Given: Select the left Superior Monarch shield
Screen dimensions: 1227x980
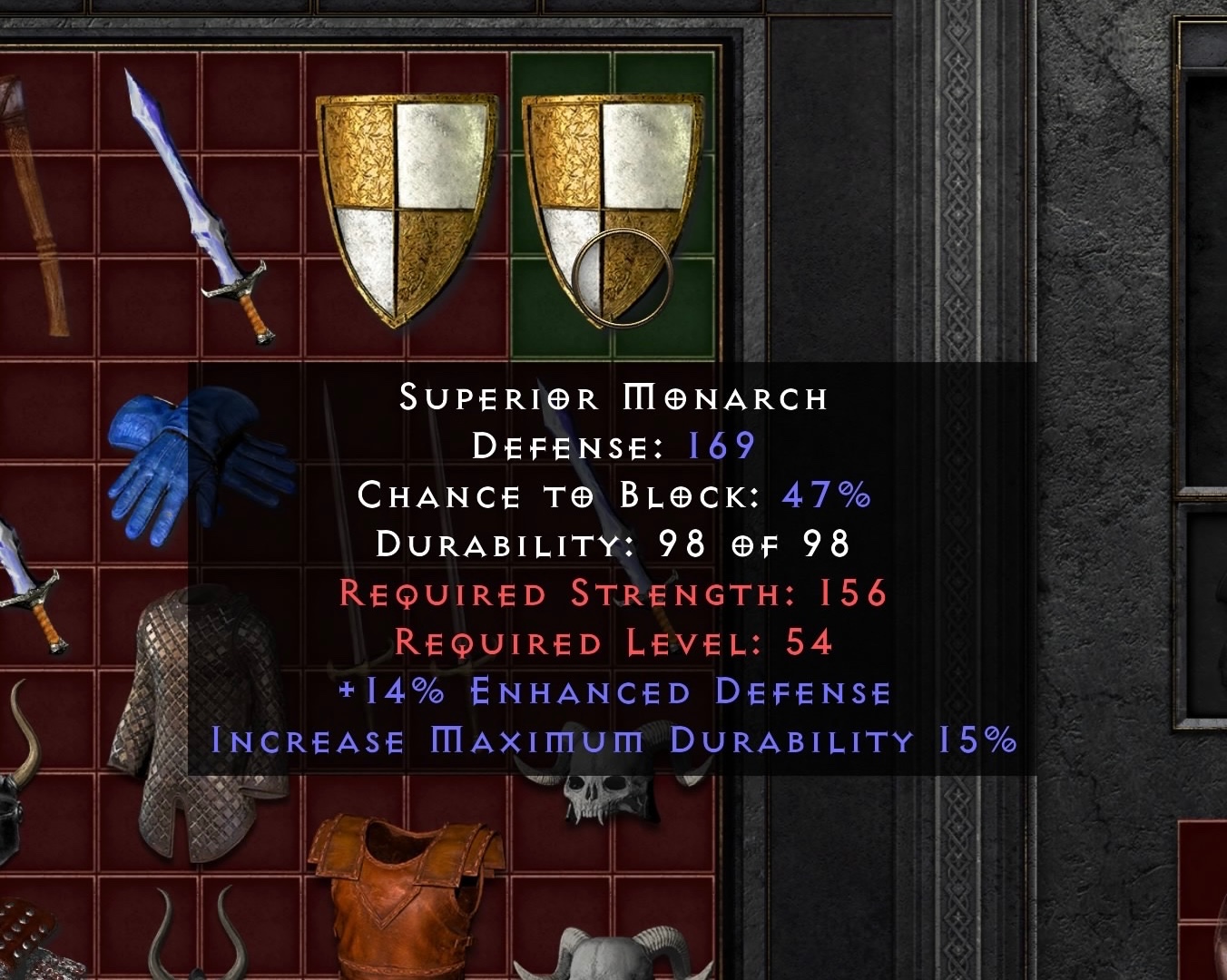Looking at the screenshot, I should 406,204.
